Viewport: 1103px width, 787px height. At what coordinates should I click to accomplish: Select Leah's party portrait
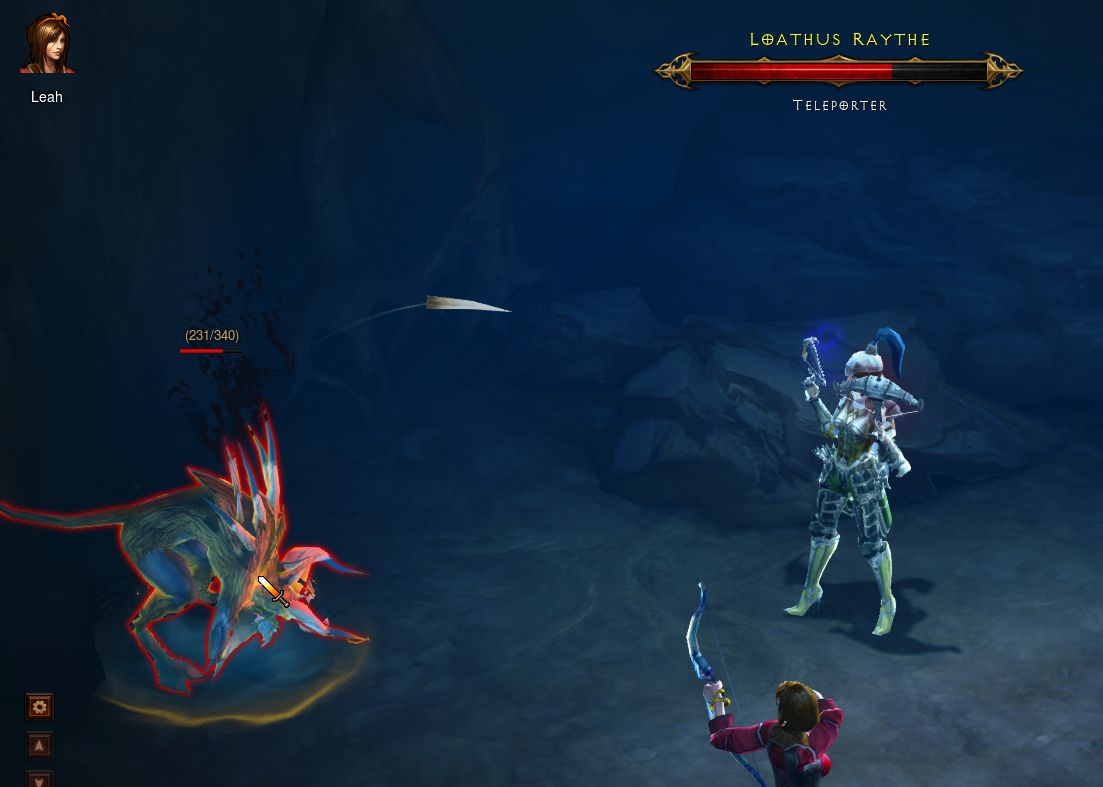point(47,44)
